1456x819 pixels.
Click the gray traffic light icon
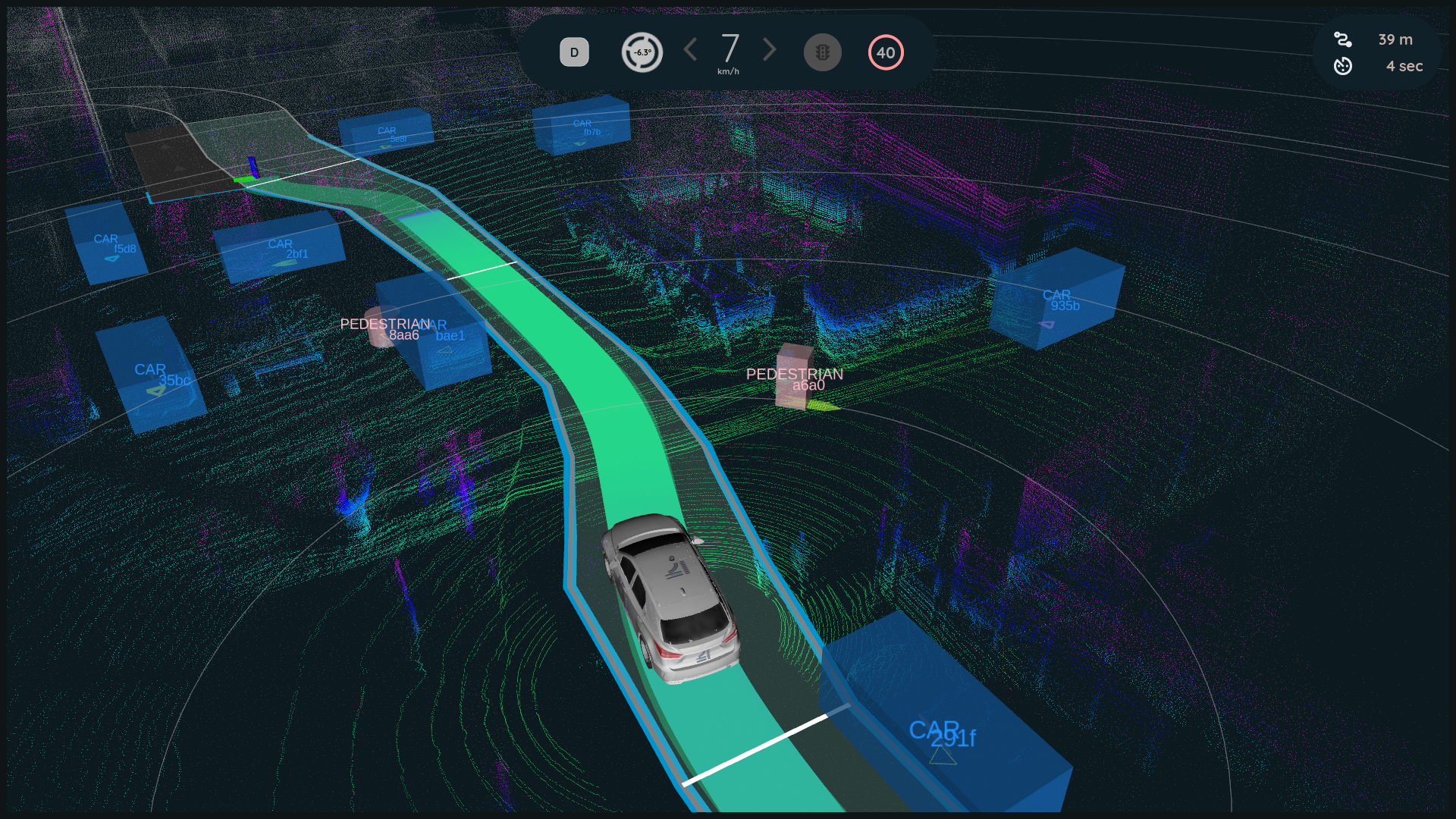click(x=823, y=52)
